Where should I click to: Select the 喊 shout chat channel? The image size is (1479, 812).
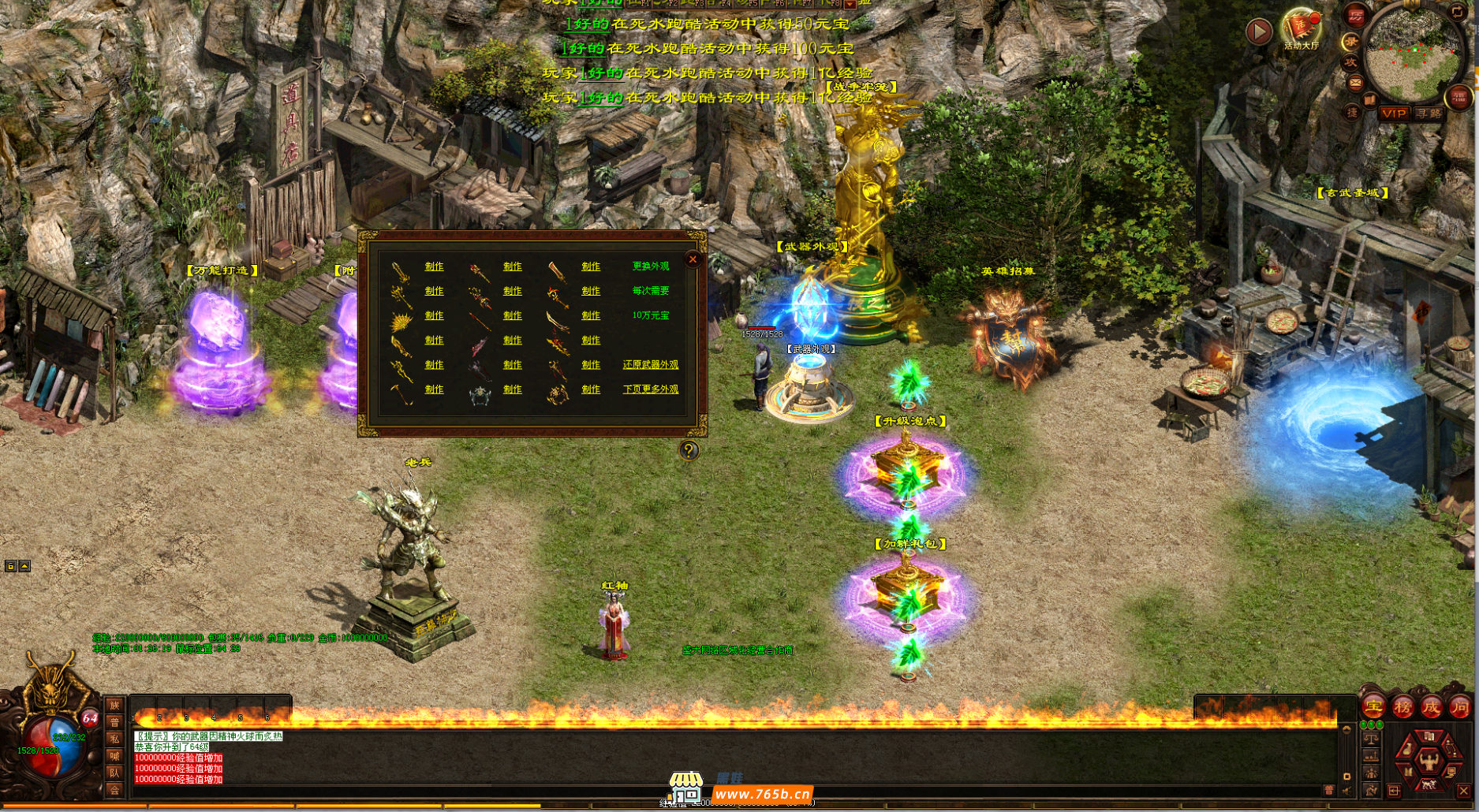point(114,757)
